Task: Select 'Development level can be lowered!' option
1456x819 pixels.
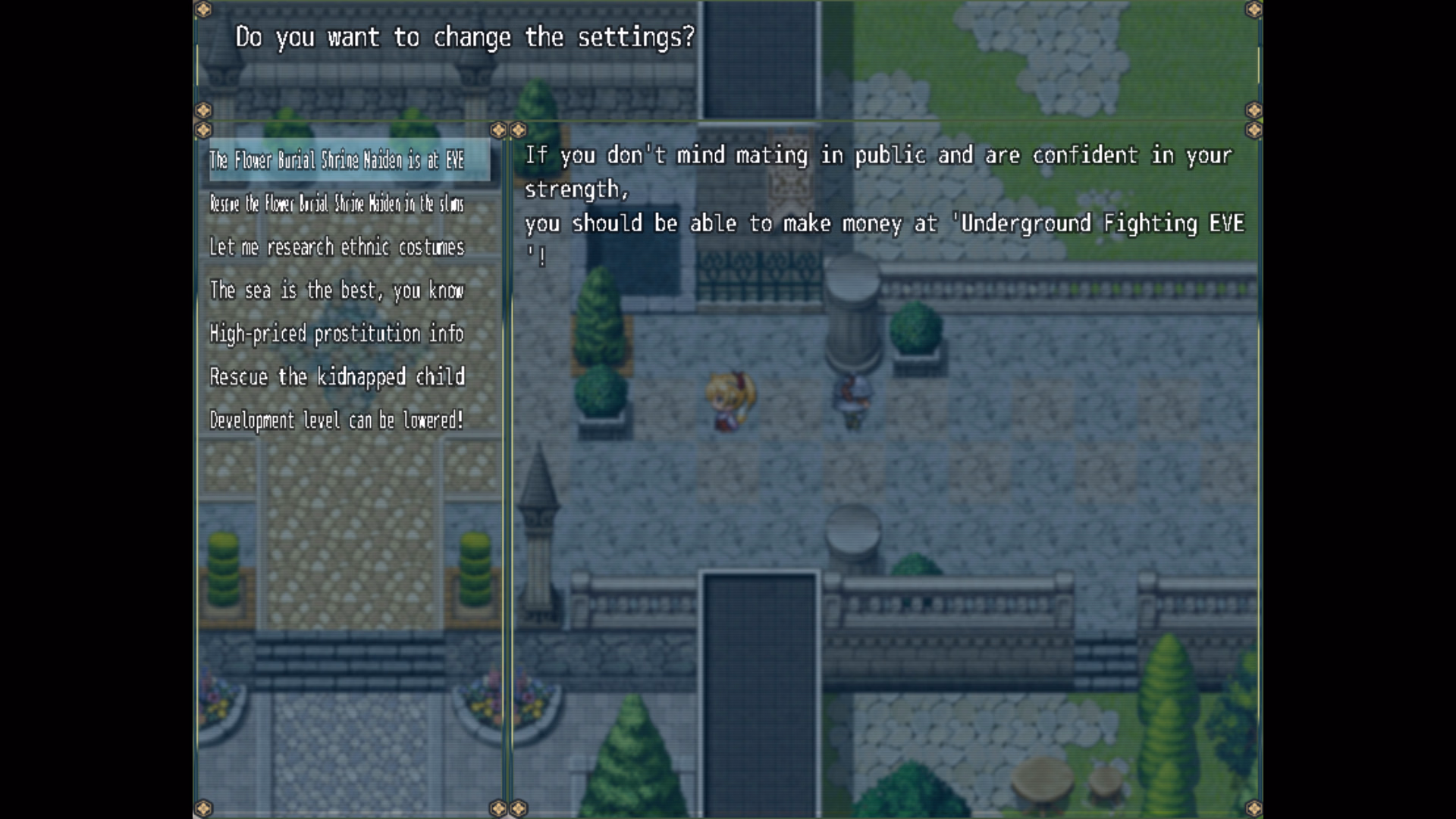Action: (x=337, y=420)
